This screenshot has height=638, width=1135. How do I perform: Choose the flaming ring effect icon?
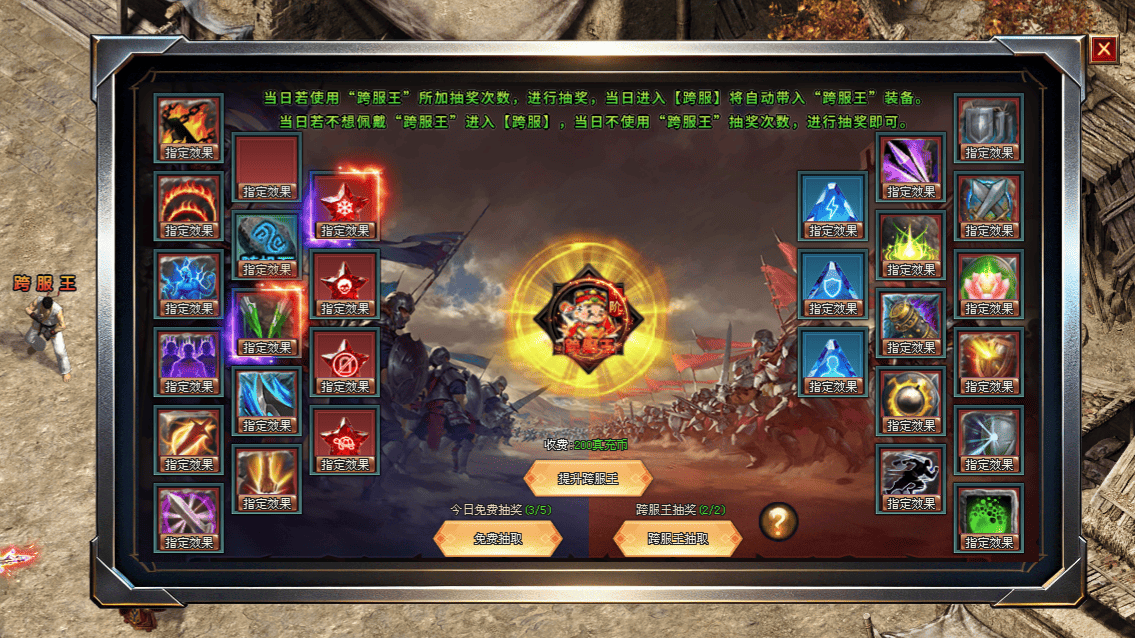click(189, 201)
